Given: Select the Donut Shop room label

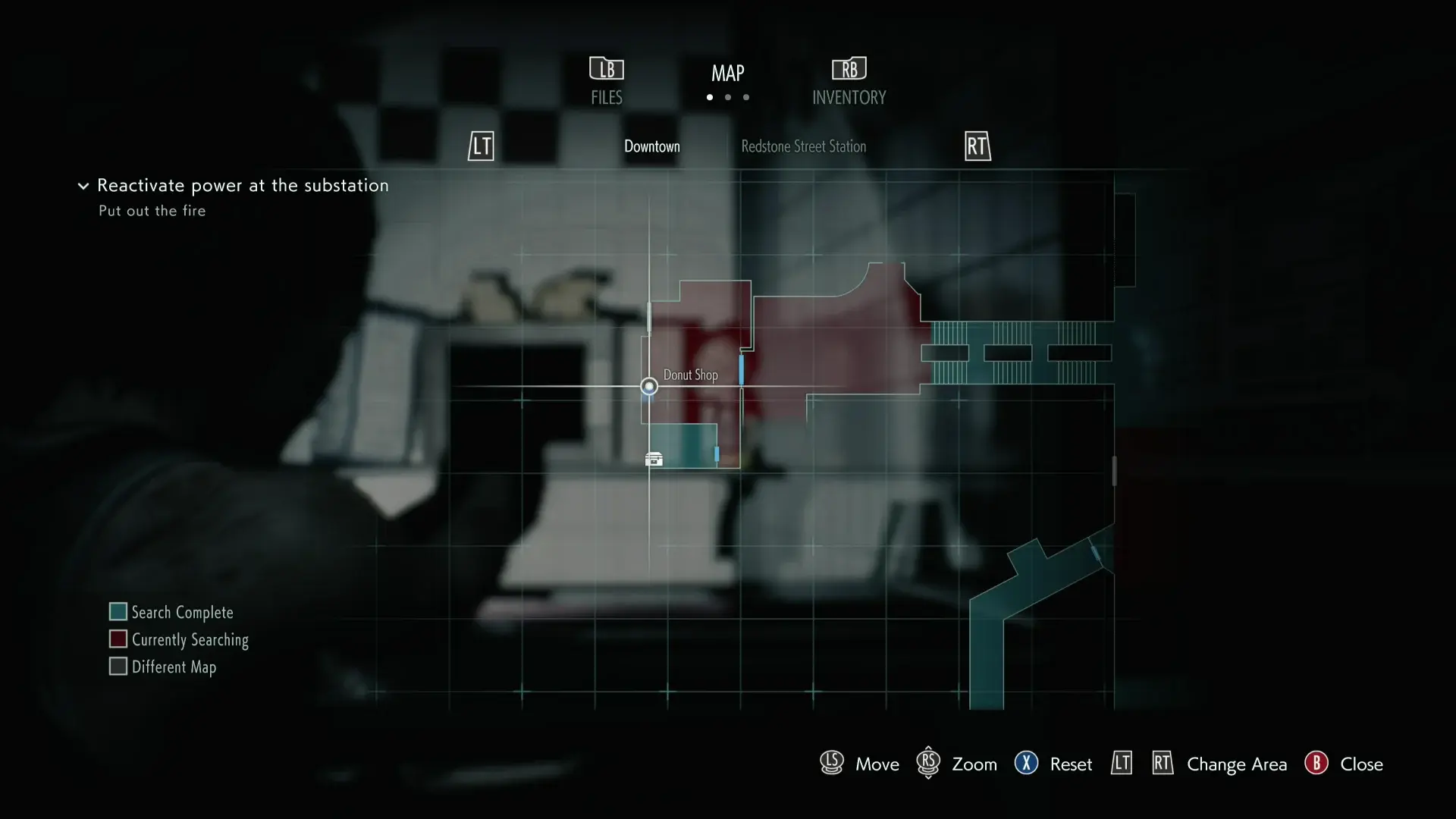Looking at the screenshot, I should 690,375.
